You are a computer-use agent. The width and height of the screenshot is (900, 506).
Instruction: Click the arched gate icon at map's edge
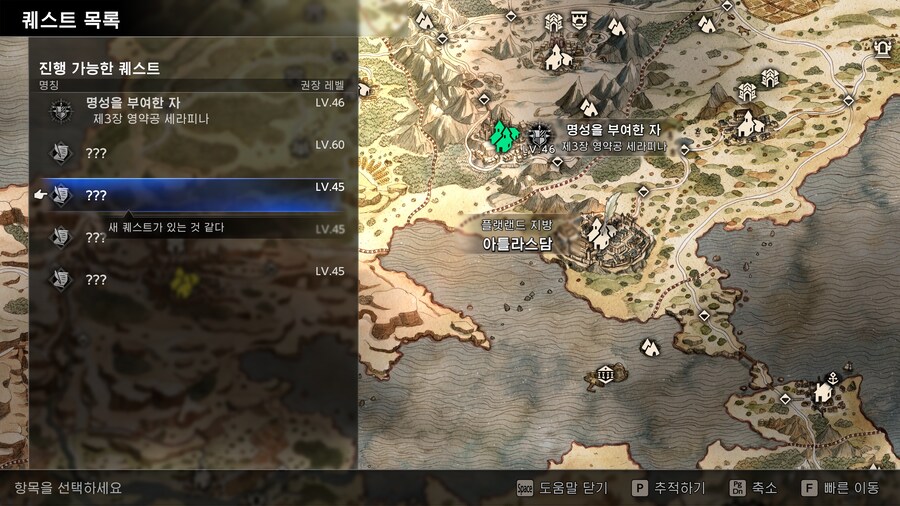point(882,46)
